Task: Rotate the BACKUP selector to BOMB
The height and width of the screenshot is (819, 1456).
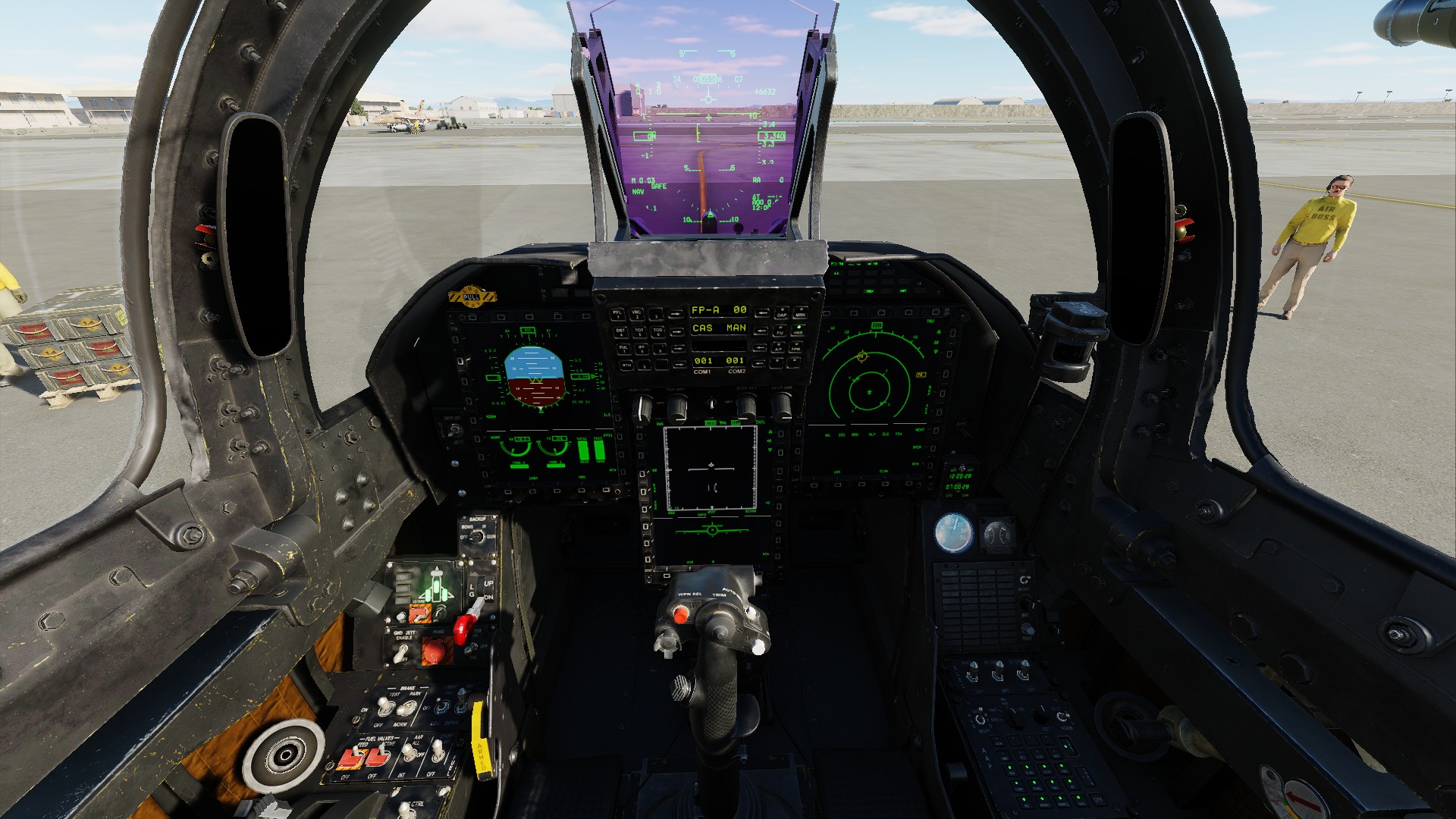Action: (x=475, y=535)
